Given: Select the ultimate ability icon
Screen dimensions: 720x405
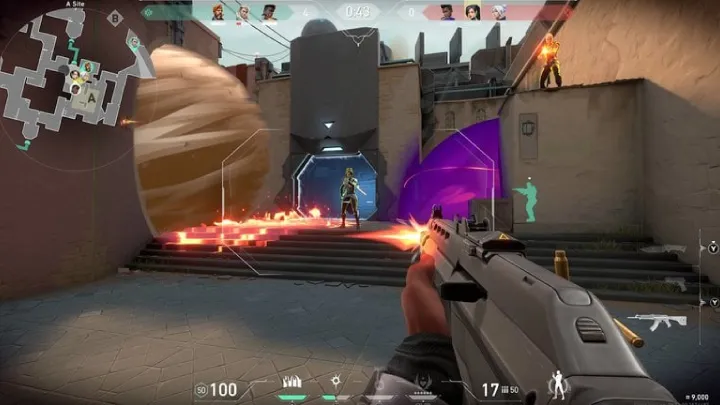Looking at the screenshot, I should [424, 383].
